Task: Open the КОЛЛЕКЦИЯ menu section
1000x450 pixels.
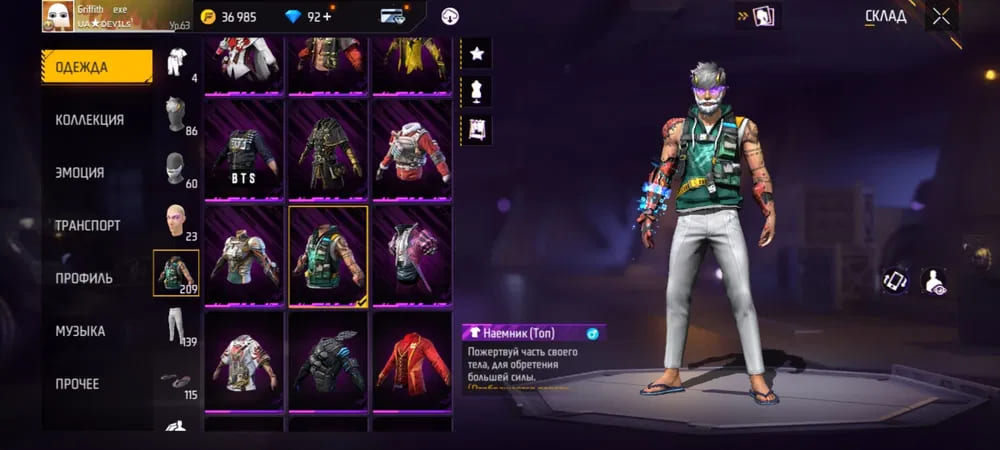Action: [90, 120]
